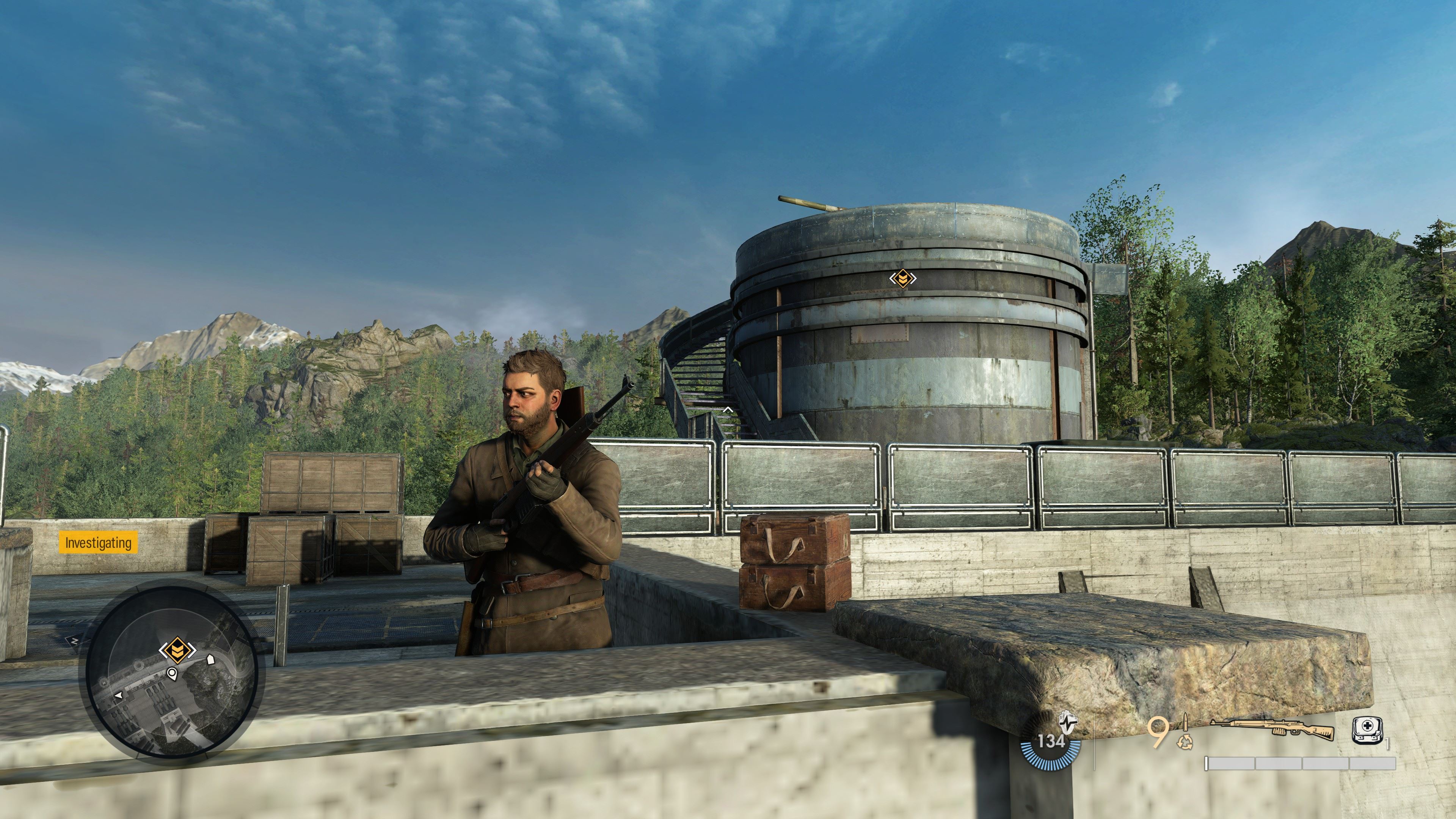The image size is (1456, 819).
Task: Click the white pin marker on the minimap
Action: click(172, 673)
